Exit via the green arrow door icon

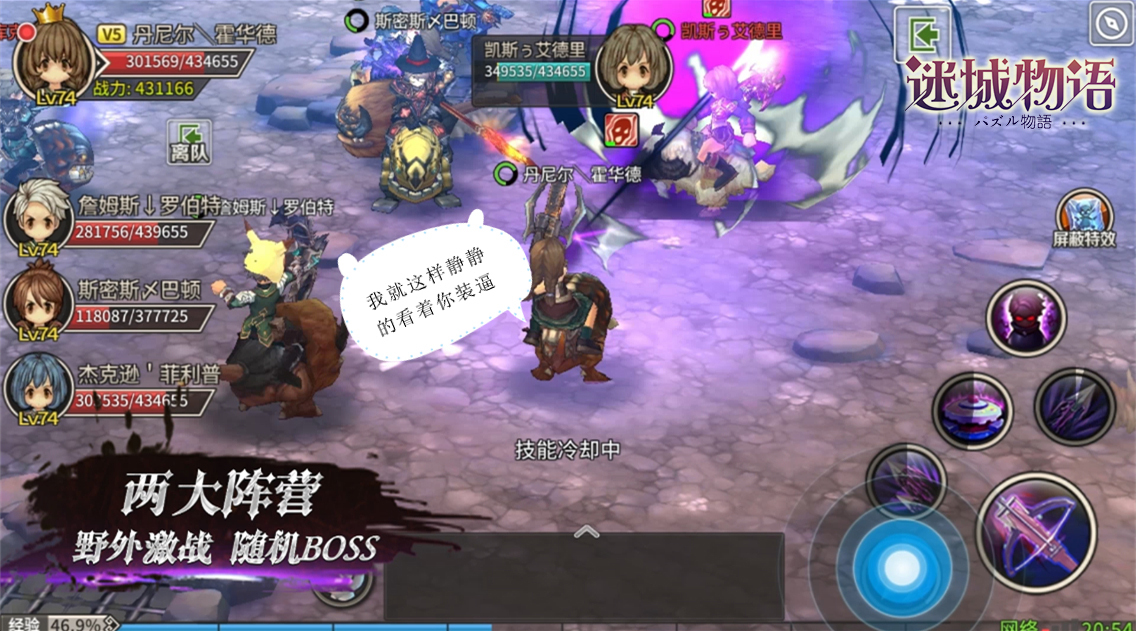pyautogui.click(x=922, y=36)
